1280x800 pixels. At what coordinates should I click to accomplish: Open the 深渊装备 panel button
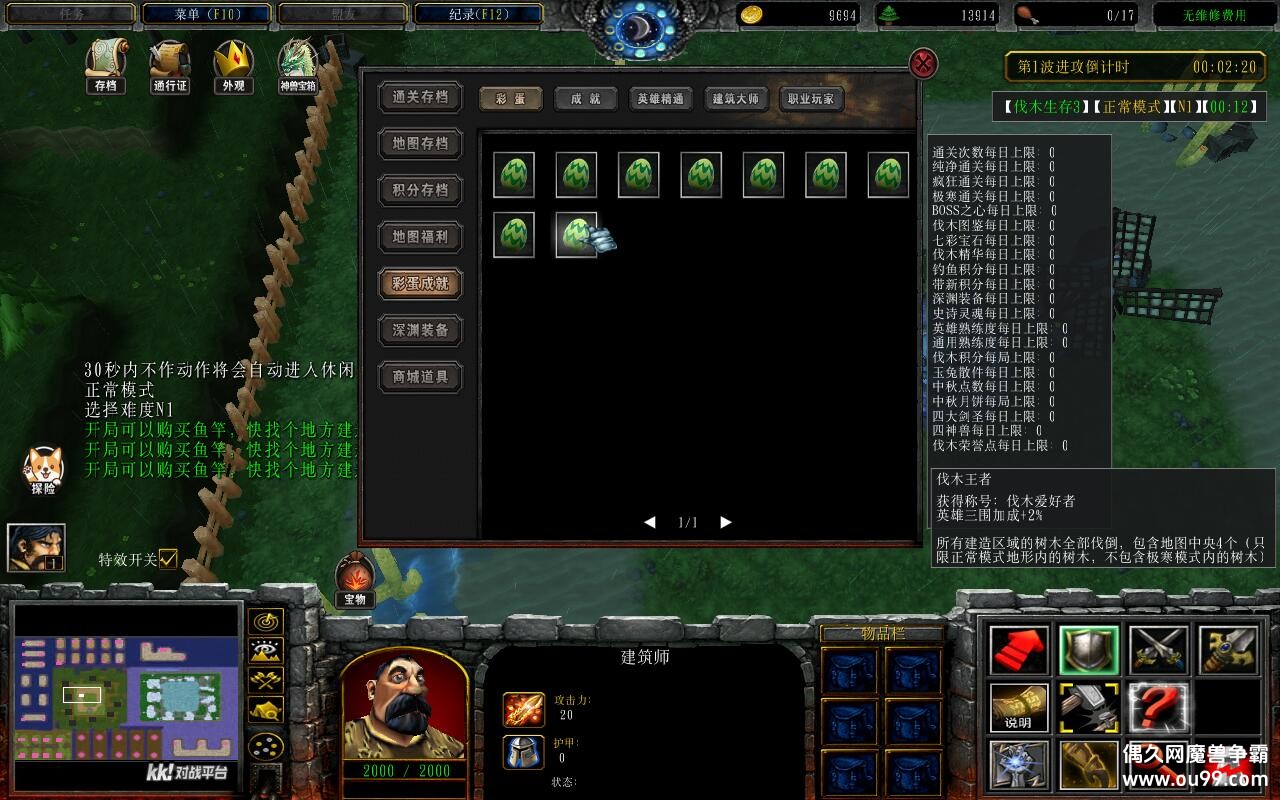point(419,331)
